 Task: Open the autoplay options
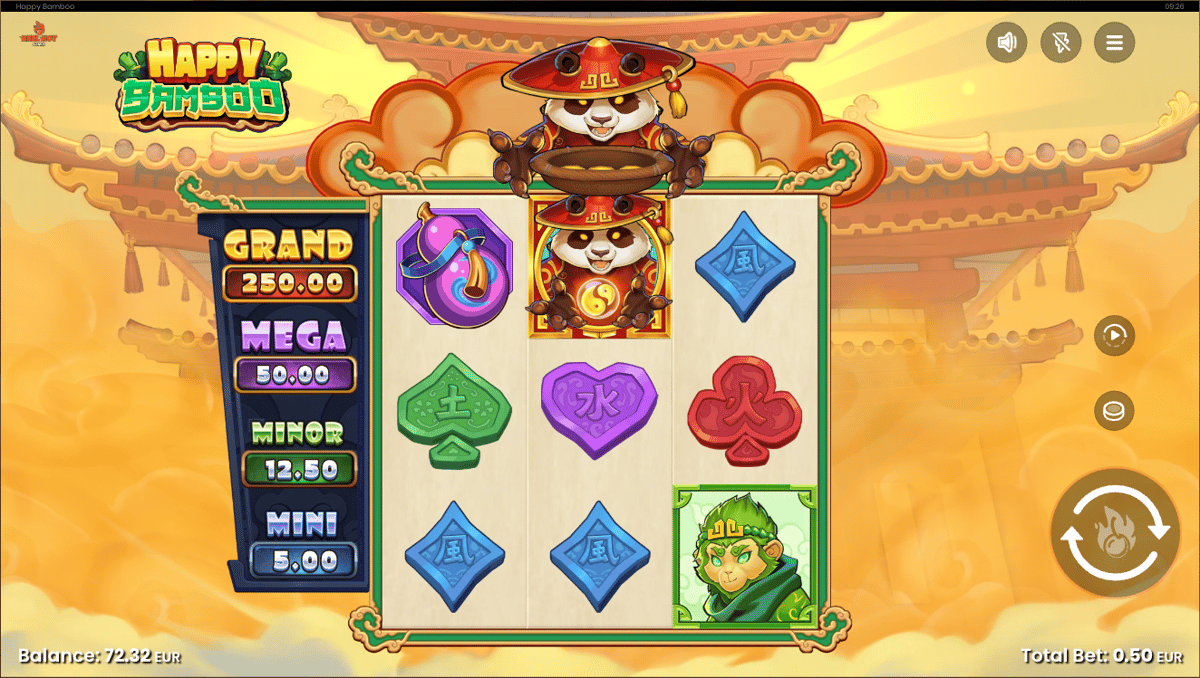[x=1114, y=336]
